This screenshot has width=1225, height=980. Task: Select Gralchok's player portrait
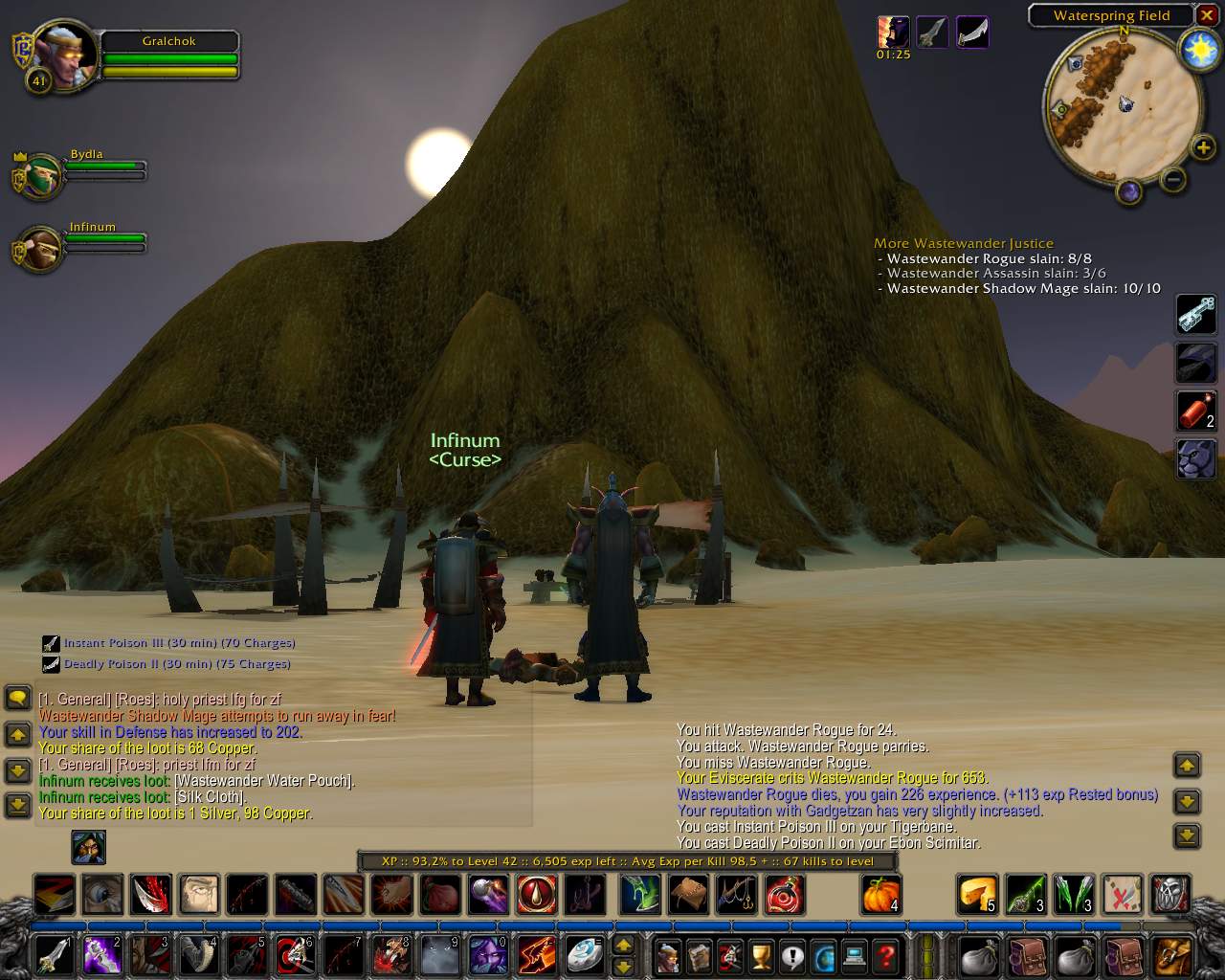click(x=63, y=56)
